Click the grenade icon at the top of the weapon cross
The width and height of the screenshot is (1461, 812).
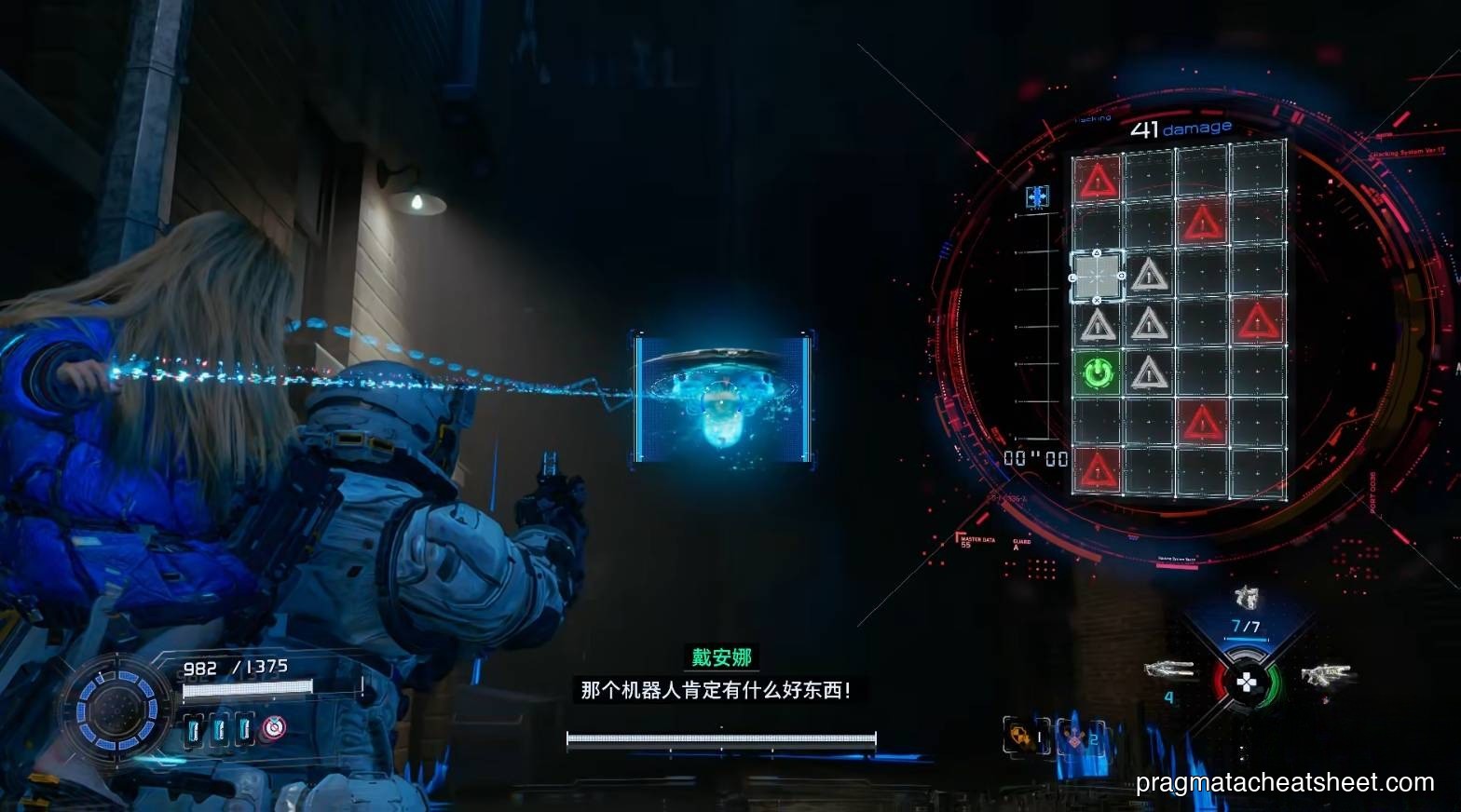[1246, 596]
